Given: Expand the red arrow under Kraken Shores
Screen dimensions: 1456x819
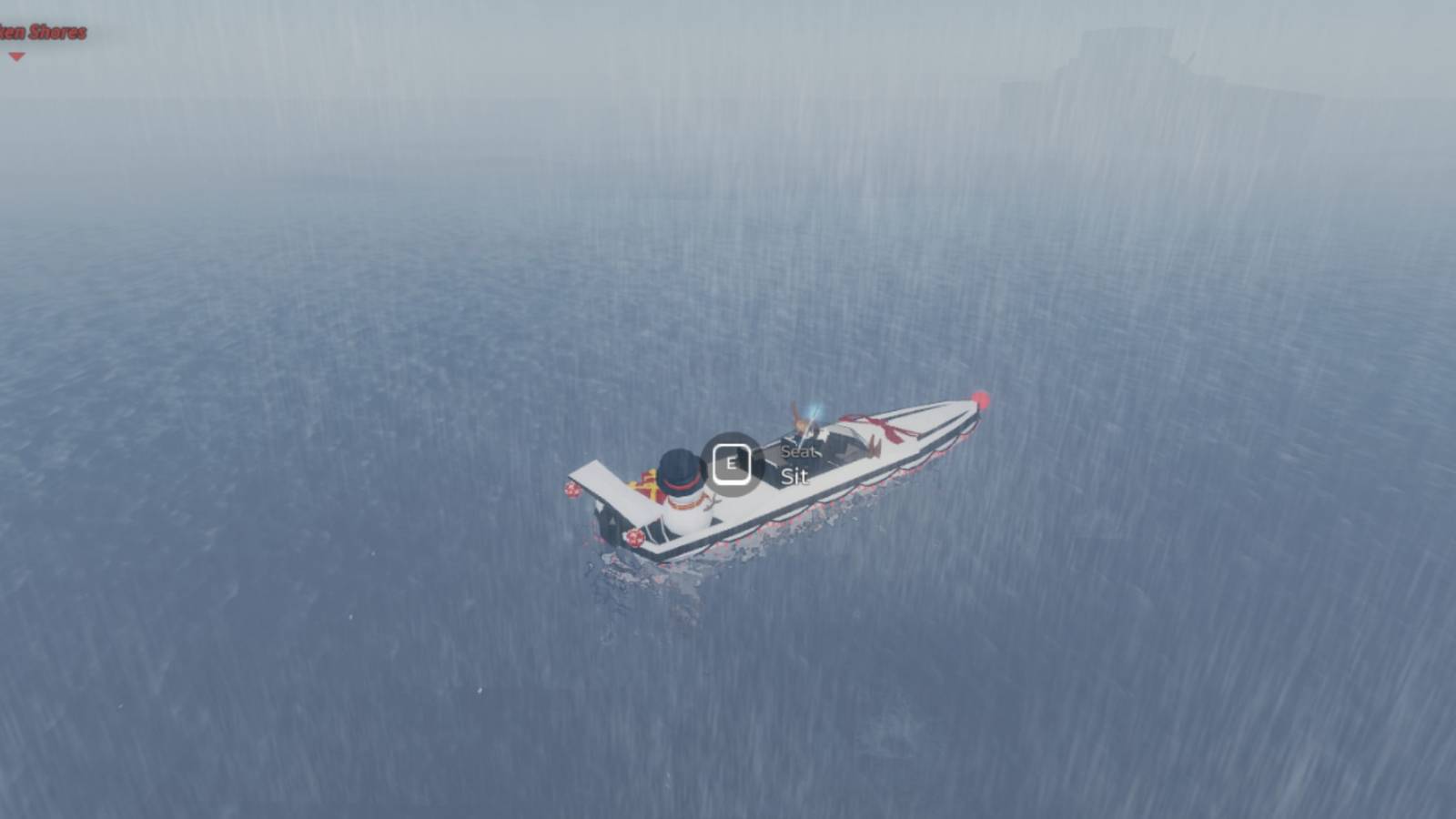Looking at the screenshot, I should coord(17,57).
